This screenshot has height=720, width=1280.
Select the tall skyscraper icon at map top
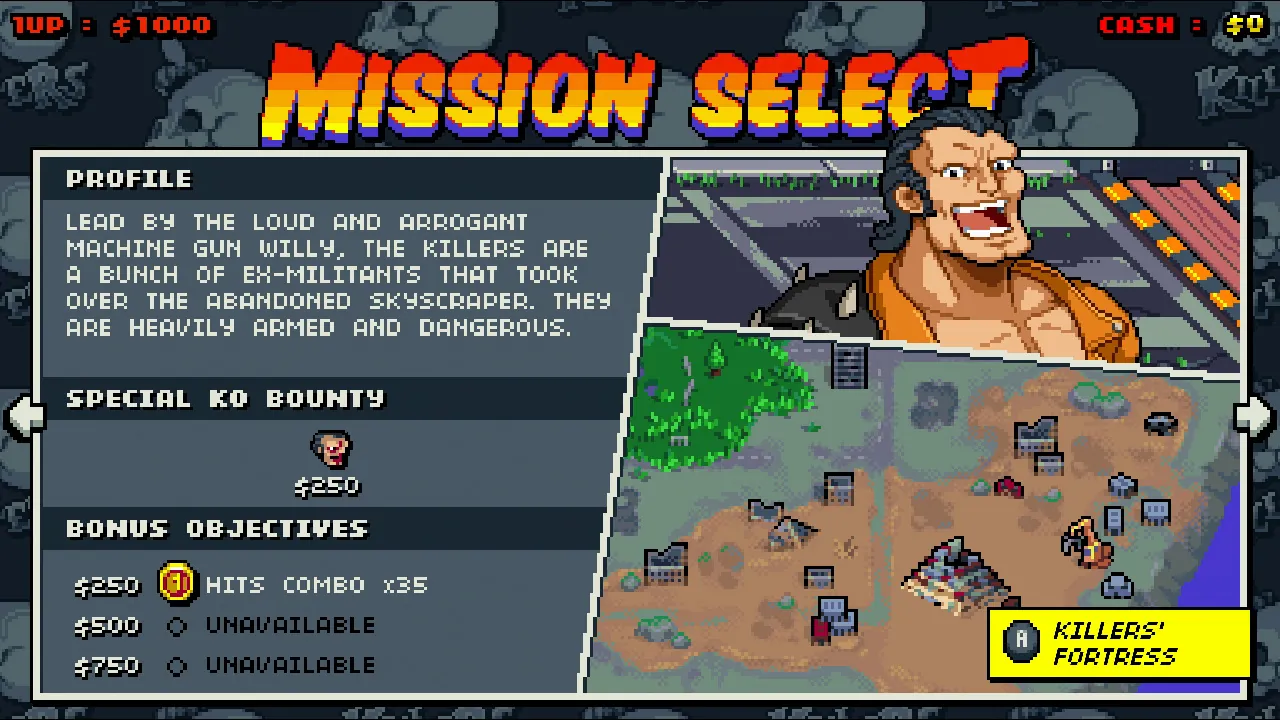click(847, 366)
